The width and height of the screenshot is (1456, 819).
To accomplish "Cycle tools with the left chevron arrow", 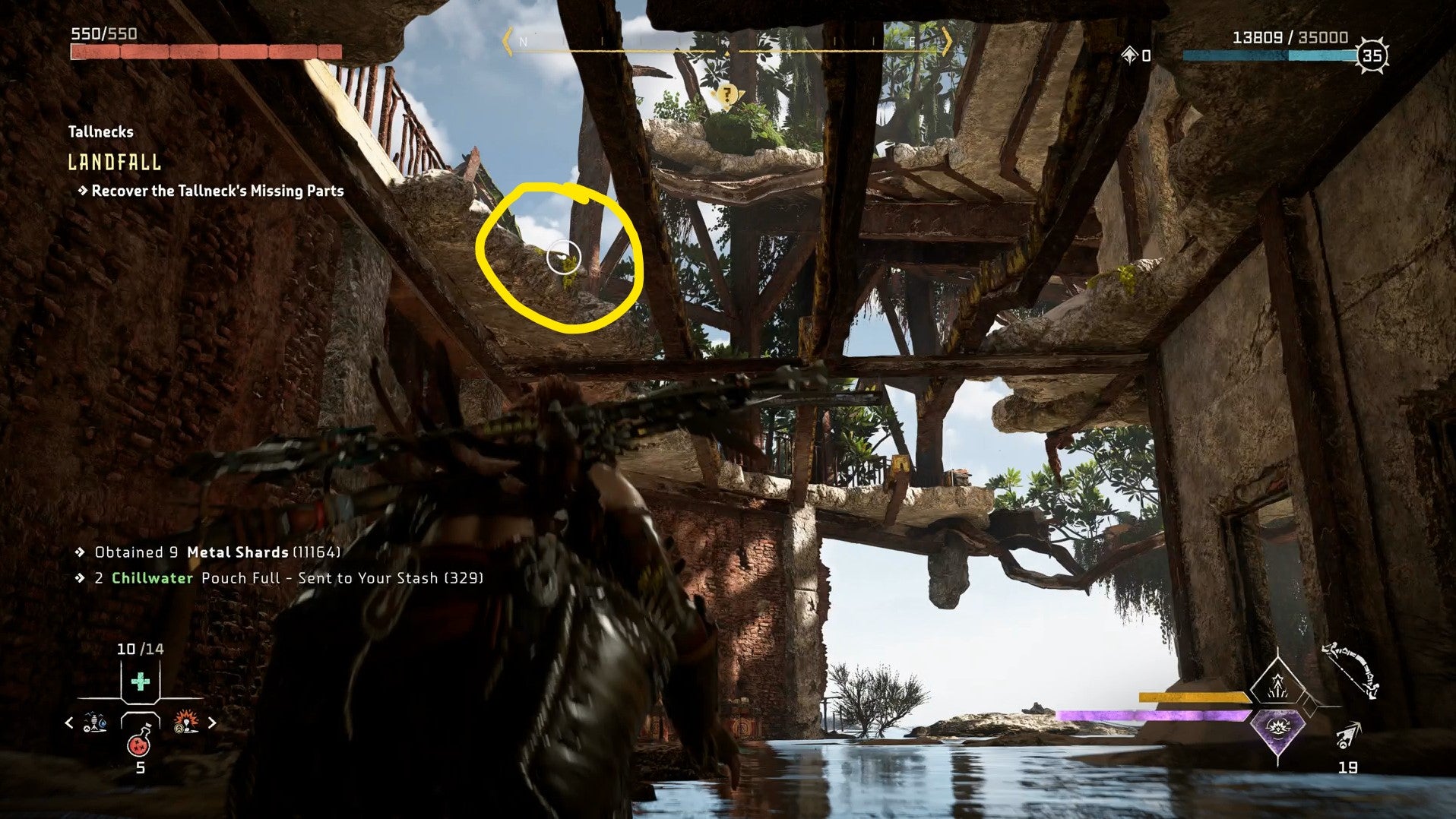I will [68, 723].
